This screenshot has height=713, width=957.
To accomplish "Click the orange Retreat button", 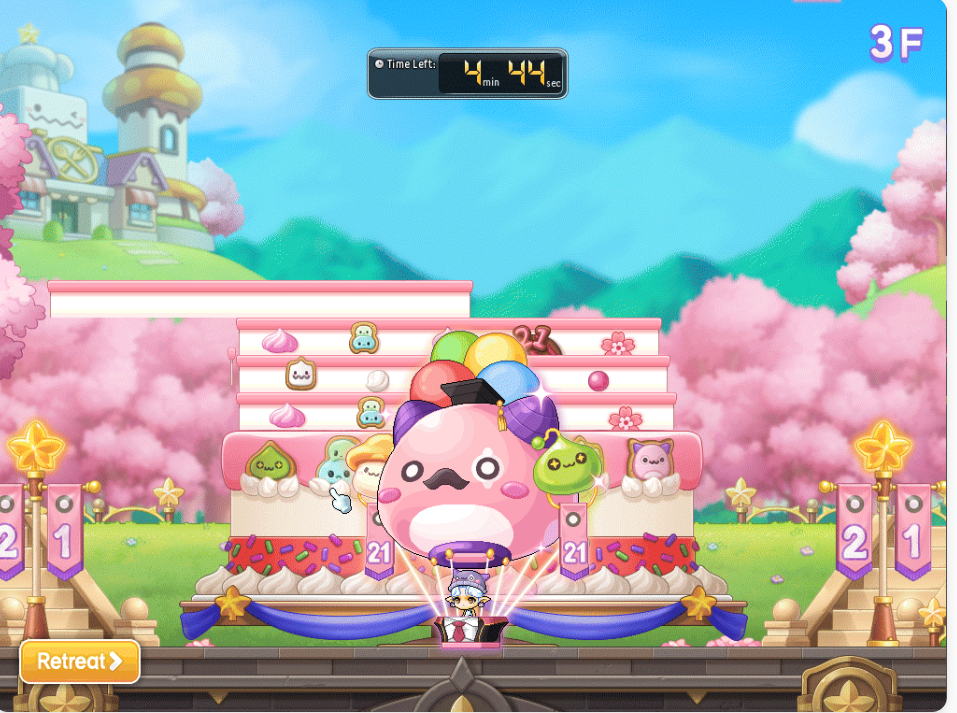I will [80, 661].
